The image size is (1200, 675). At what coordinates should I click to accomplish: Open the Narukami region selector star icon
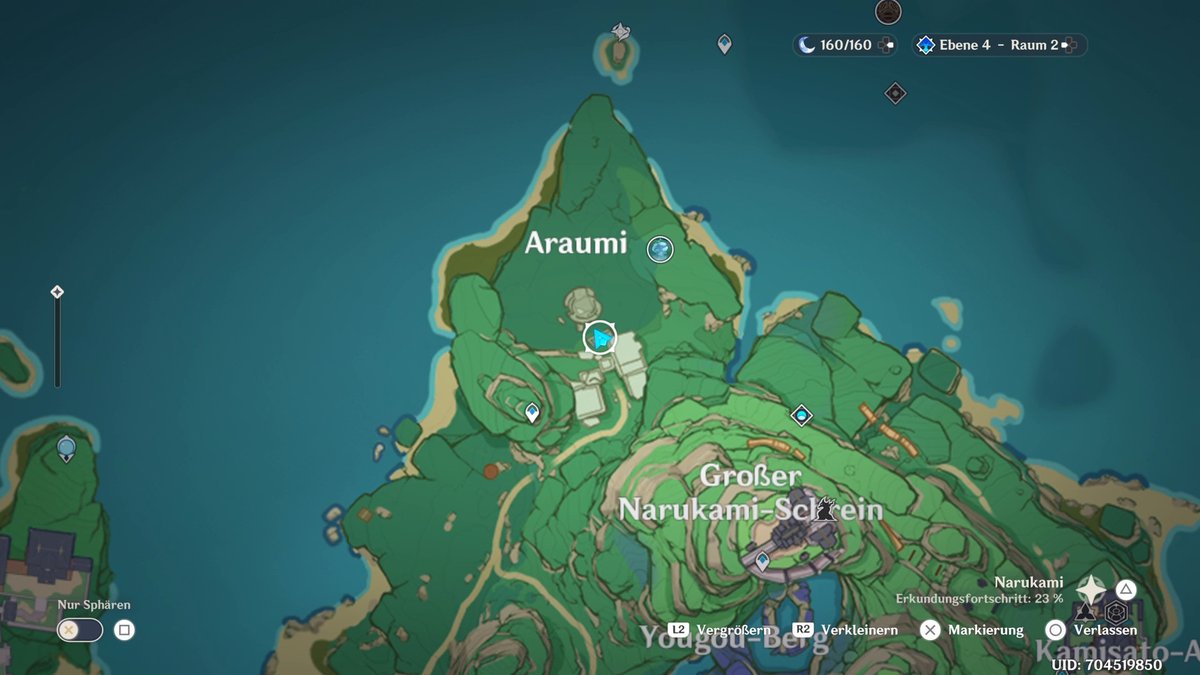pos(1091,590)
